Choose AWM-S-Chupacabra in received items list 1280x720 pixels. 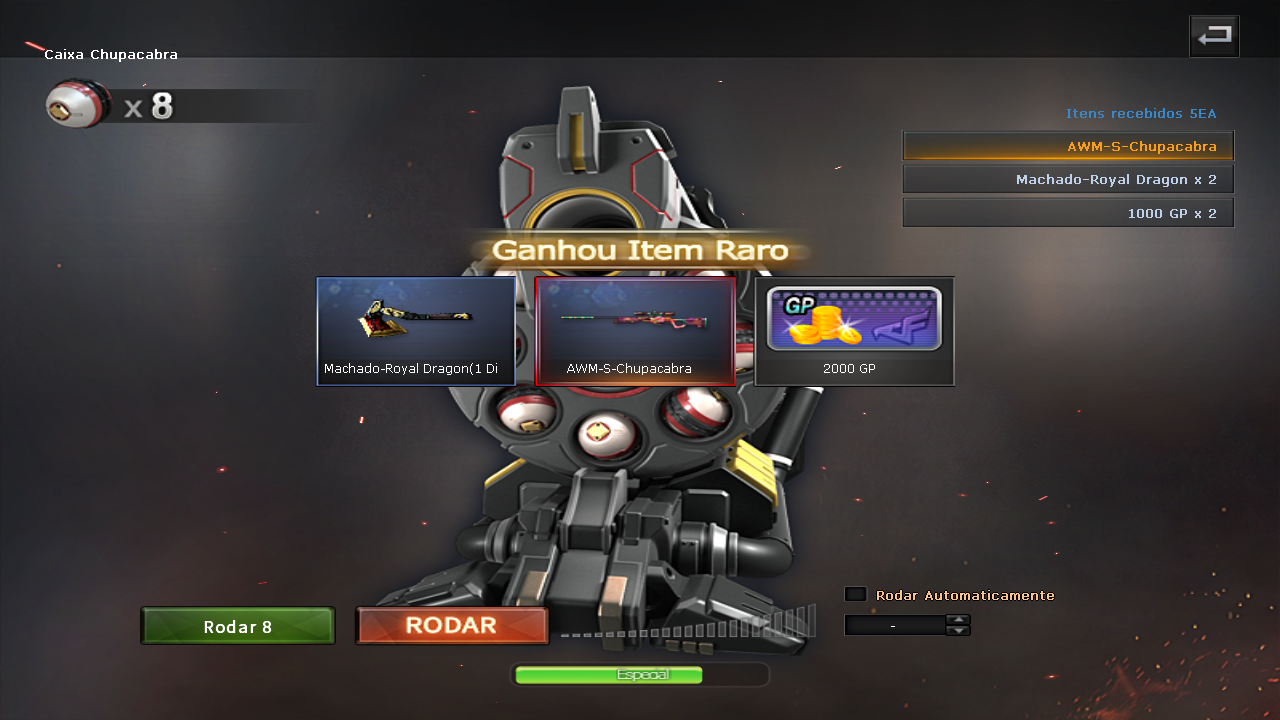point(1068,146)
